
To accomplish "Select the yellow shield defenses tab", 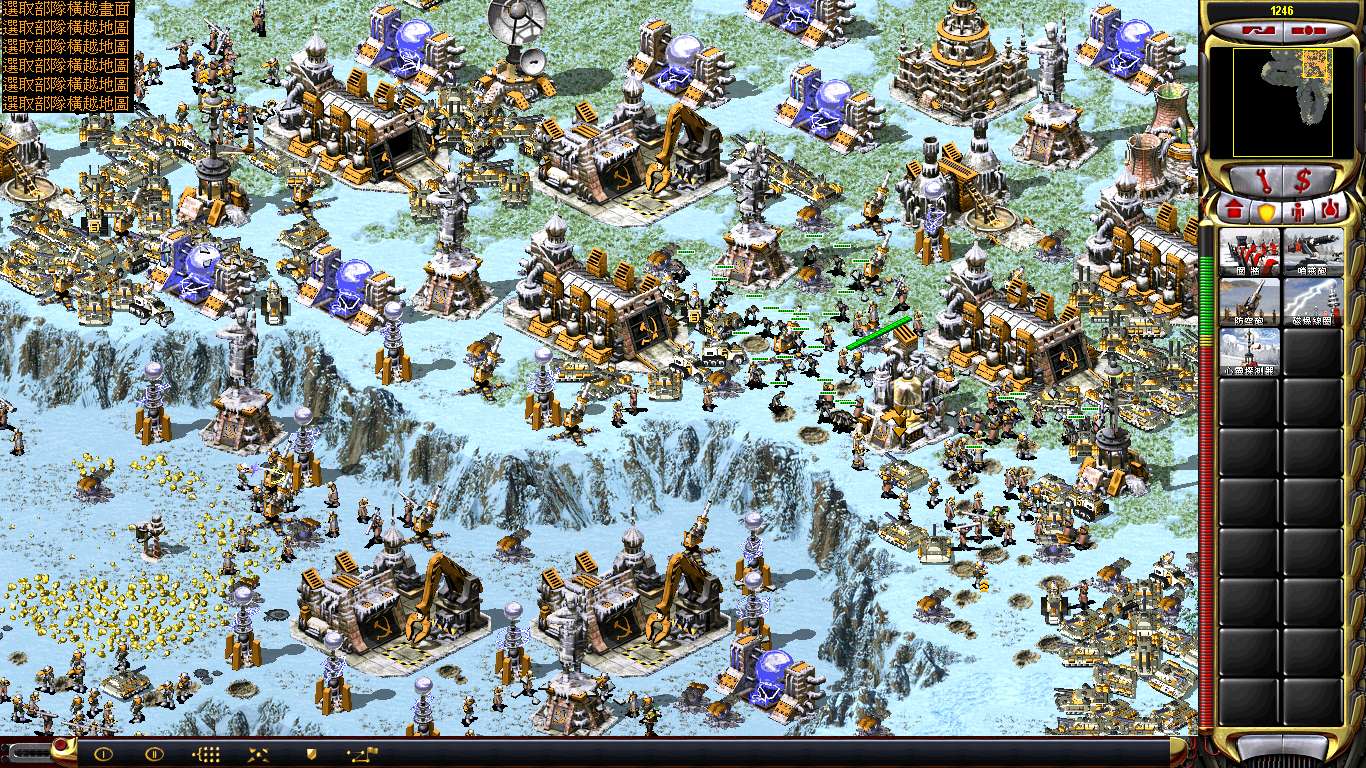I will (x=1265, y=211).
